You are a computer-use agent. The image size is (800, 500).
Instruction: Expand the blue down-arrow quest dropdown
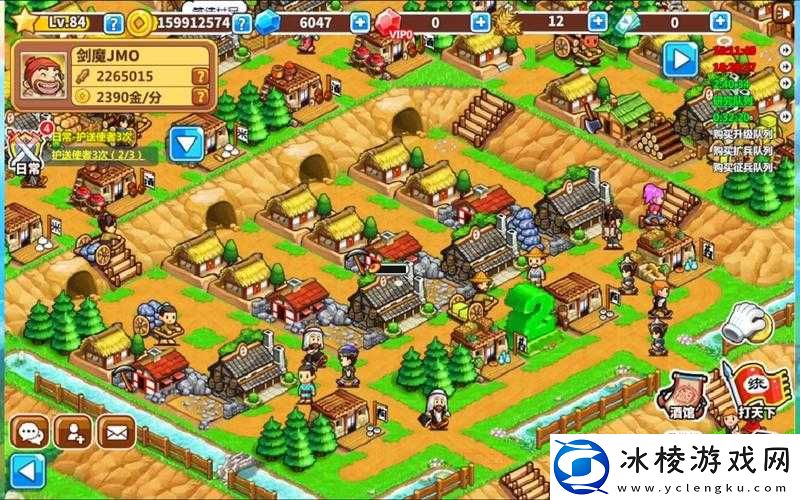[x=186, y=145]
